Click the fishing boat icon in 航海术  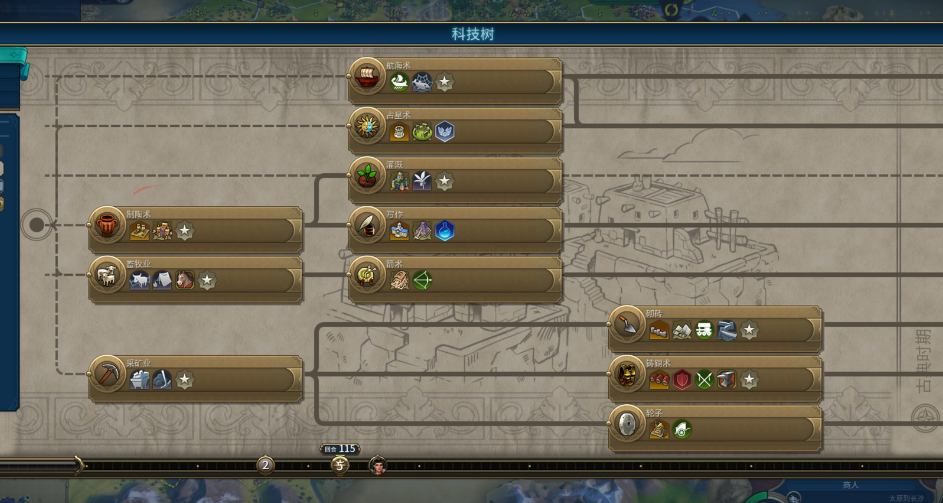pyautogui.click(x=399, y=83)
